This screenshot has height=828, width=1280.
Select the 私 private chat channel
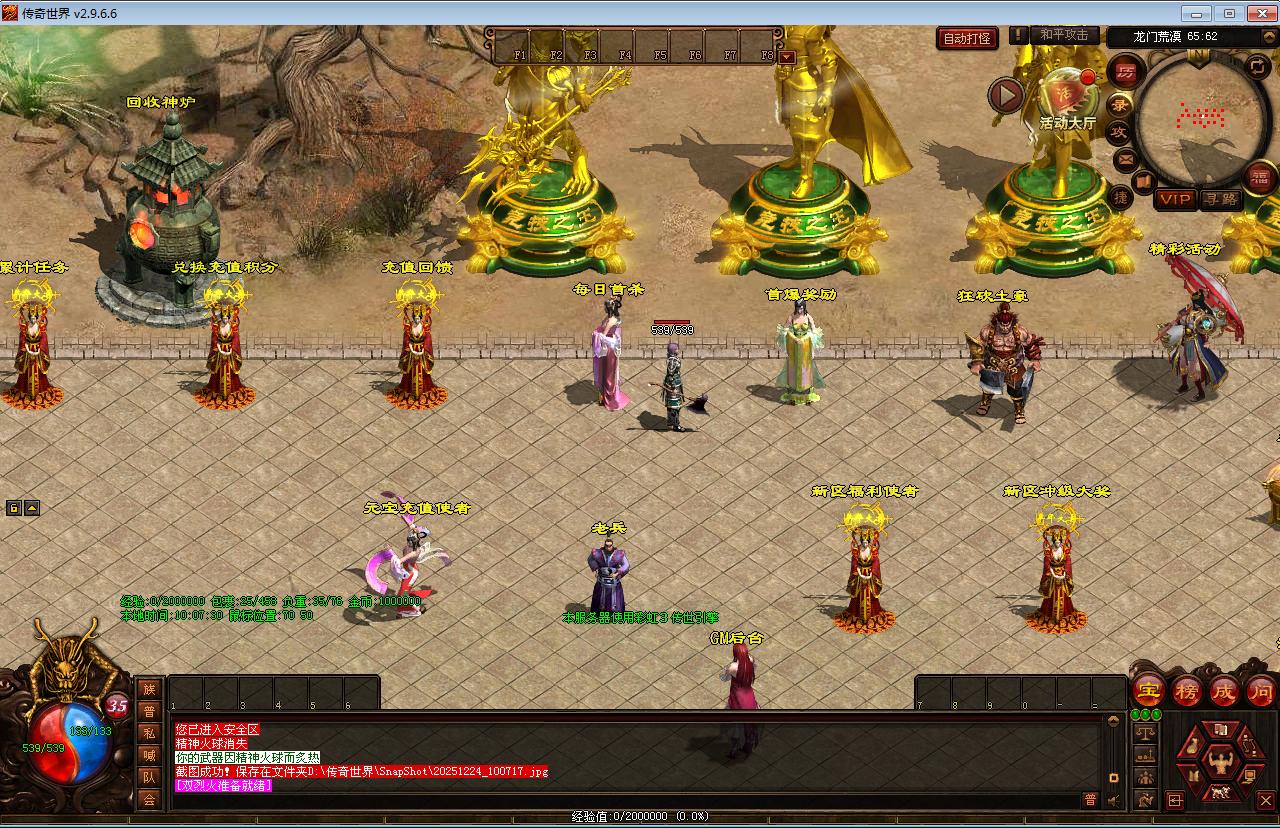[149, 732]
